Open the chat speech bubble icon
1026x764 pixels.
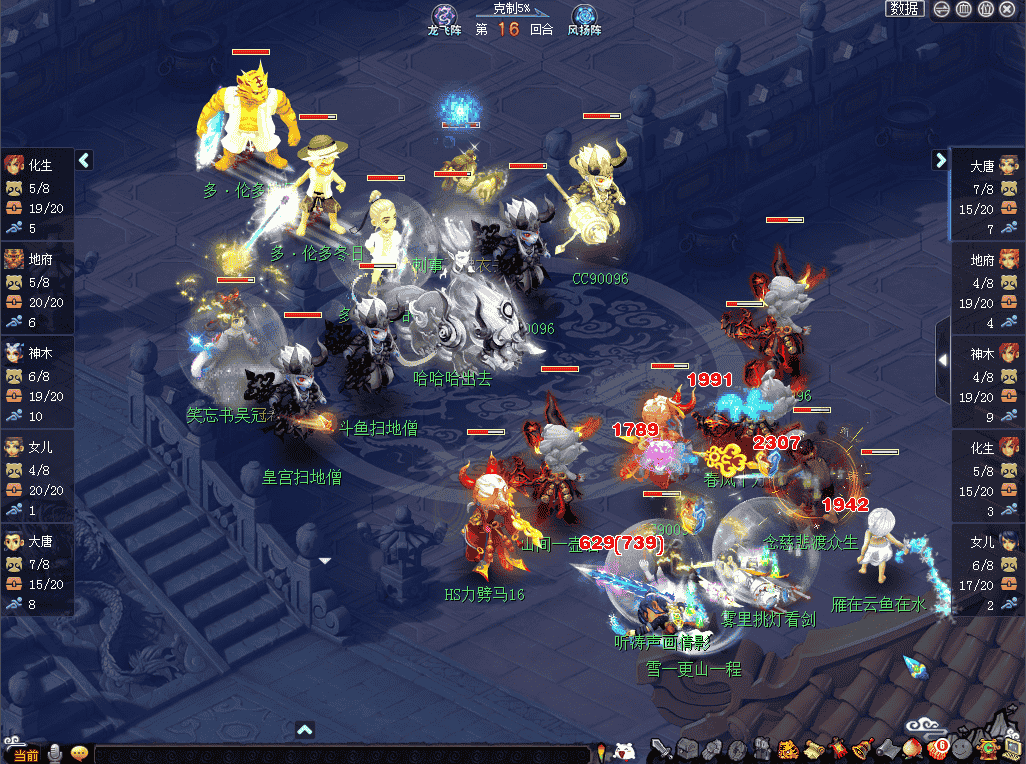coord(79,753)
